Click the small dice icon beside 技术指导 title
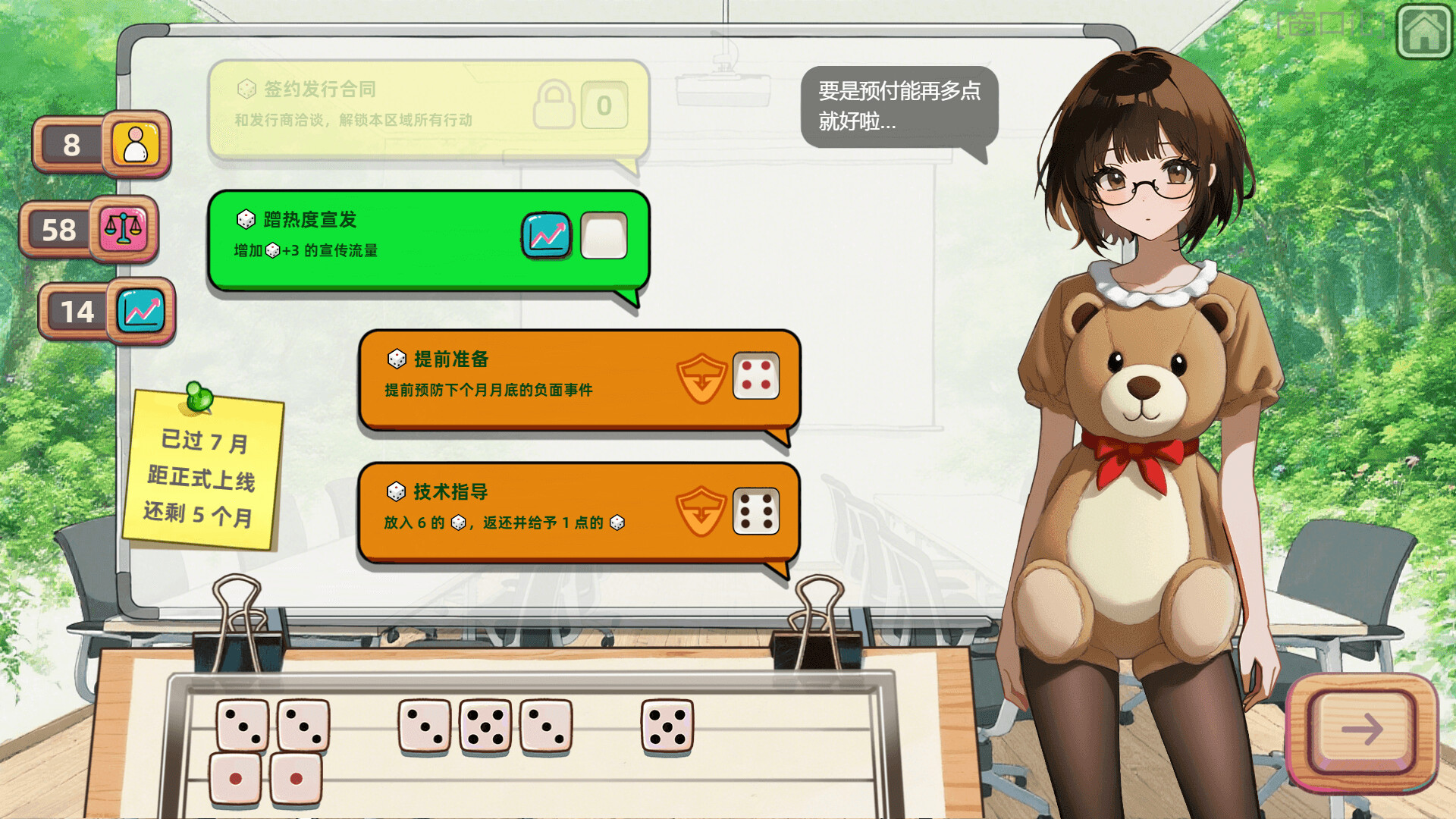 (x=395, y=491)
